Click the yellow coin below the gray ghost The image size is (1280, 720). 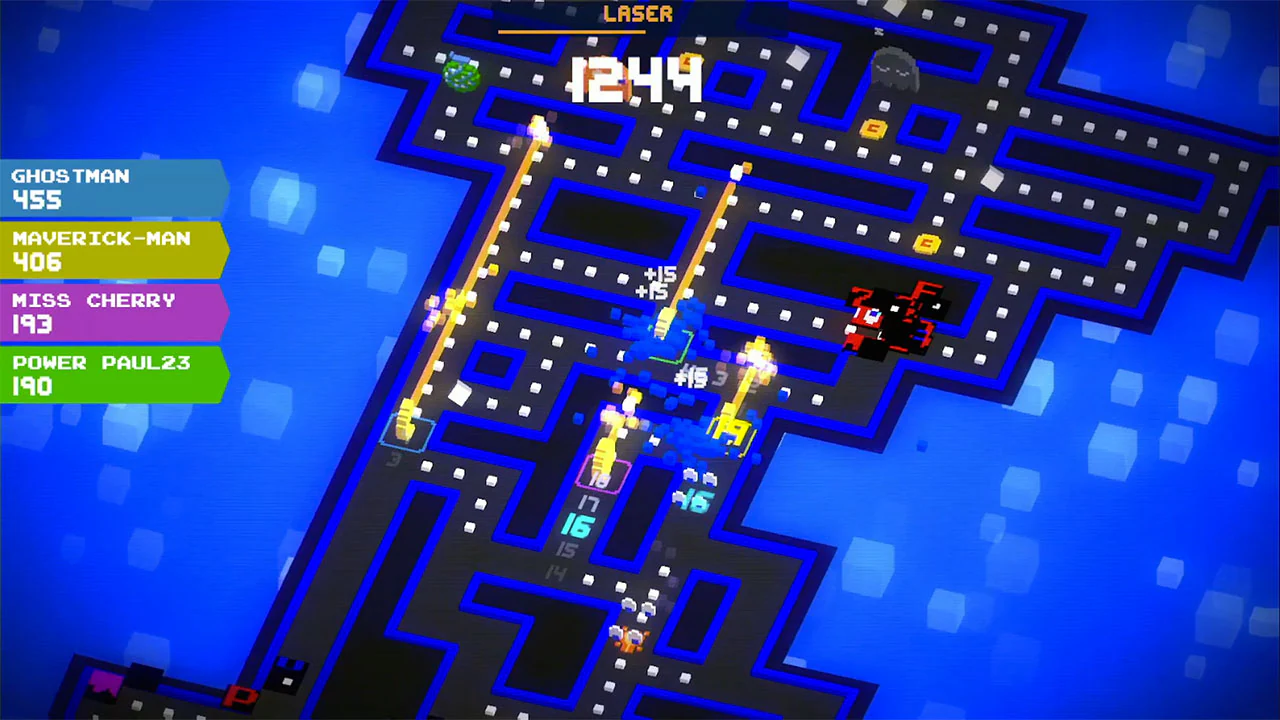coord(874,129)
